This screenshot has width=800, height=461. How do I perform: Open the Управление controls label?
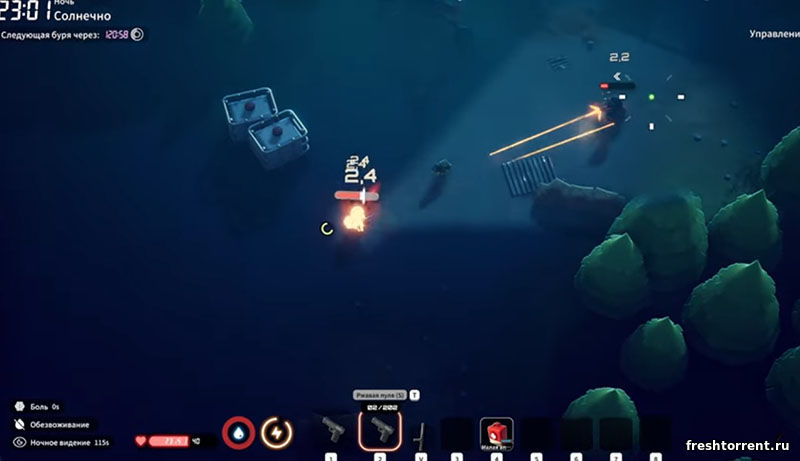[774, 34]
